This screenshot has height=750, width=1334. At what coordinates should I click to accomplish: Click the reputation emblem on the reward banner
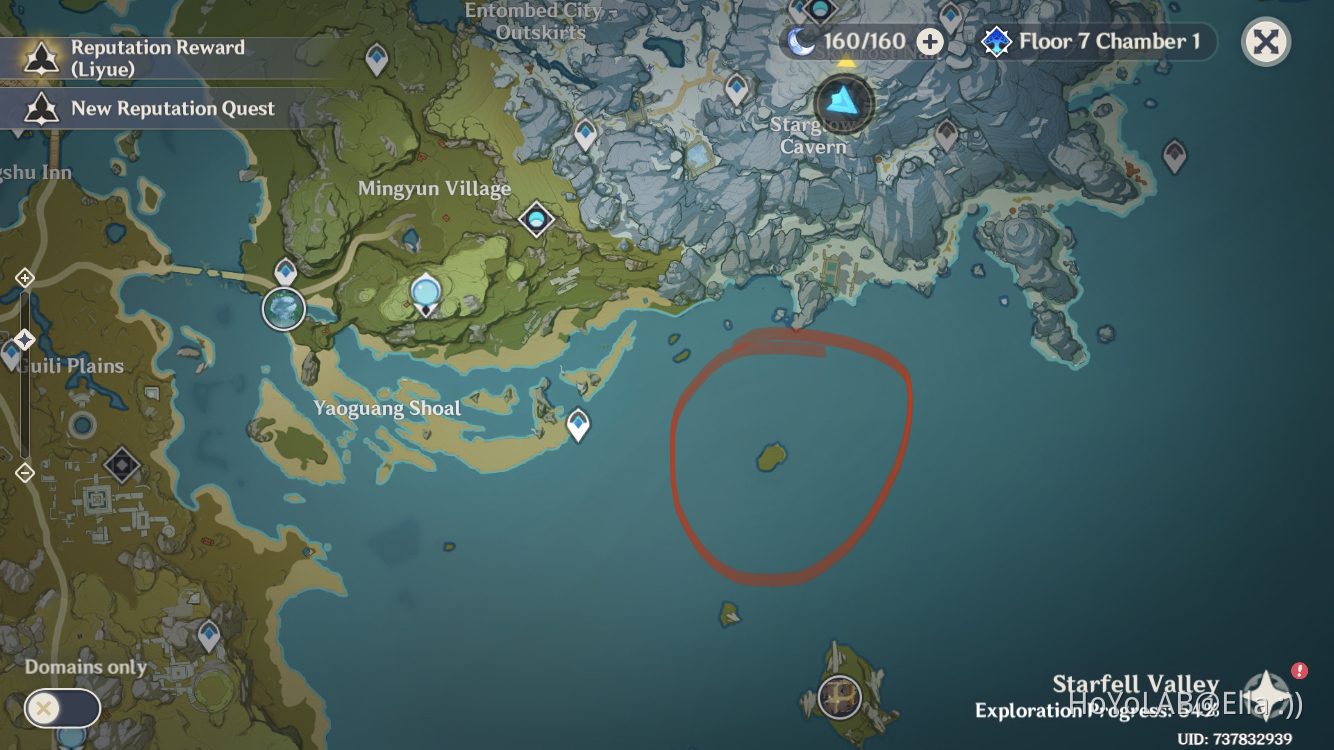pyautogui.click(x=40, y=60)
